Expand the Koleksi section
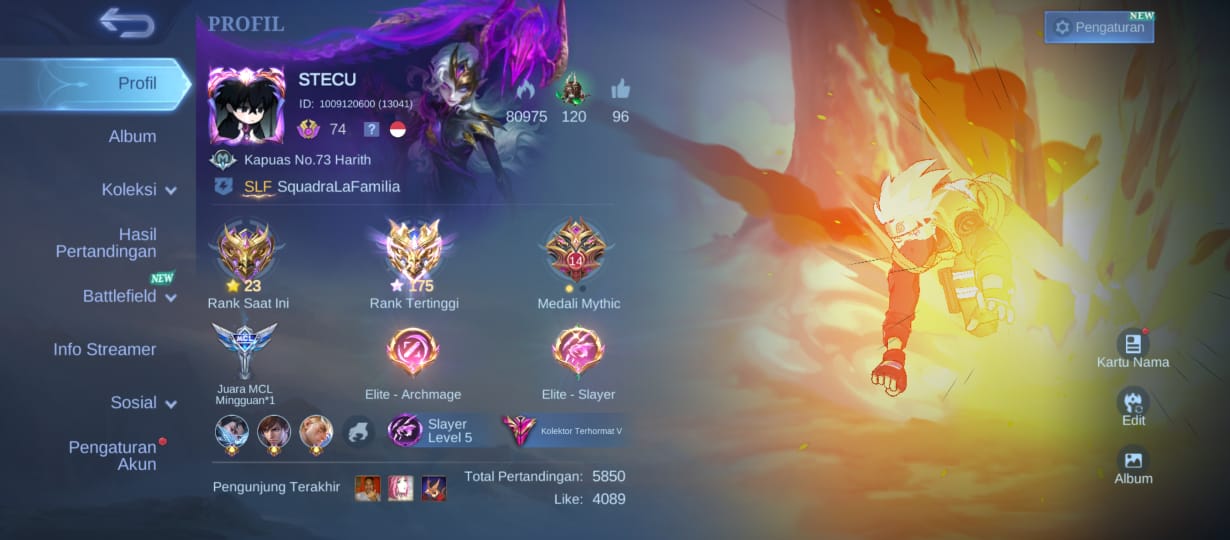 click(x=138, y=189)
